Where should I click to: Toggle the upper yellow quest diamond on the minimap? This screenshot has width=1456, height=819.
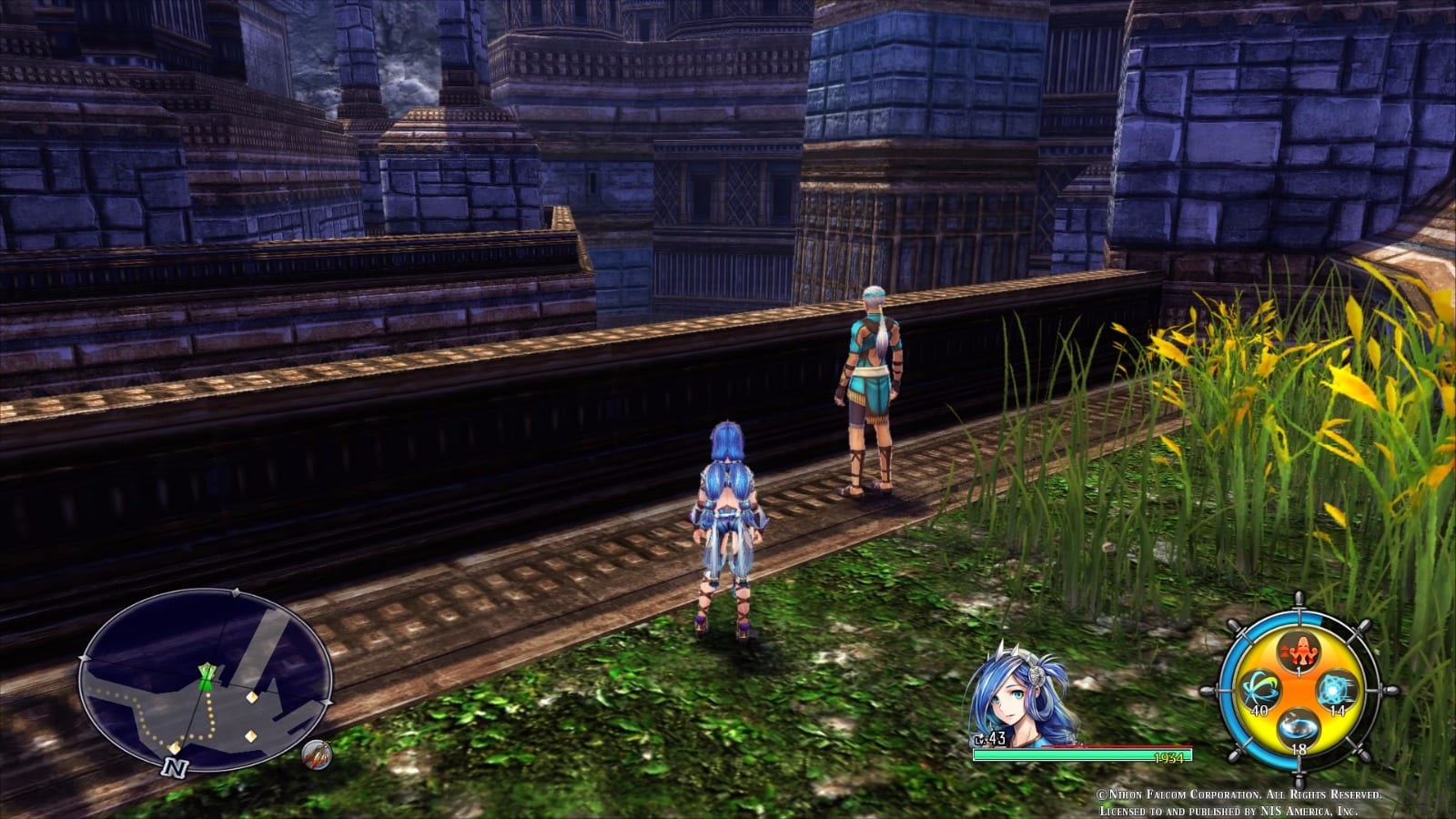coord(252,696)
